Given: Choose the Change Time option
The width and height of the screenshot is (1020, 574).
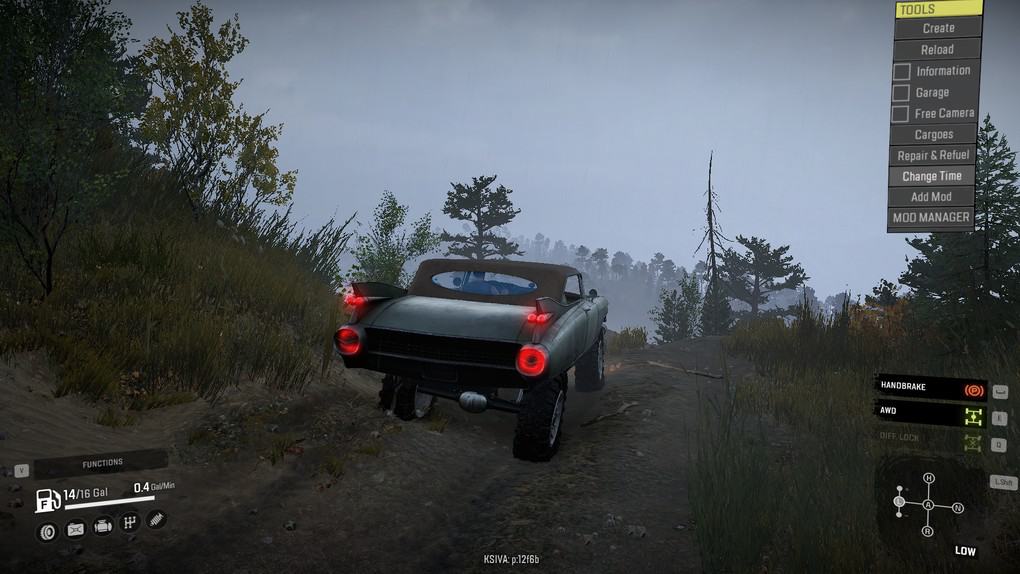Looking at the screenshot, I should 932,176.
